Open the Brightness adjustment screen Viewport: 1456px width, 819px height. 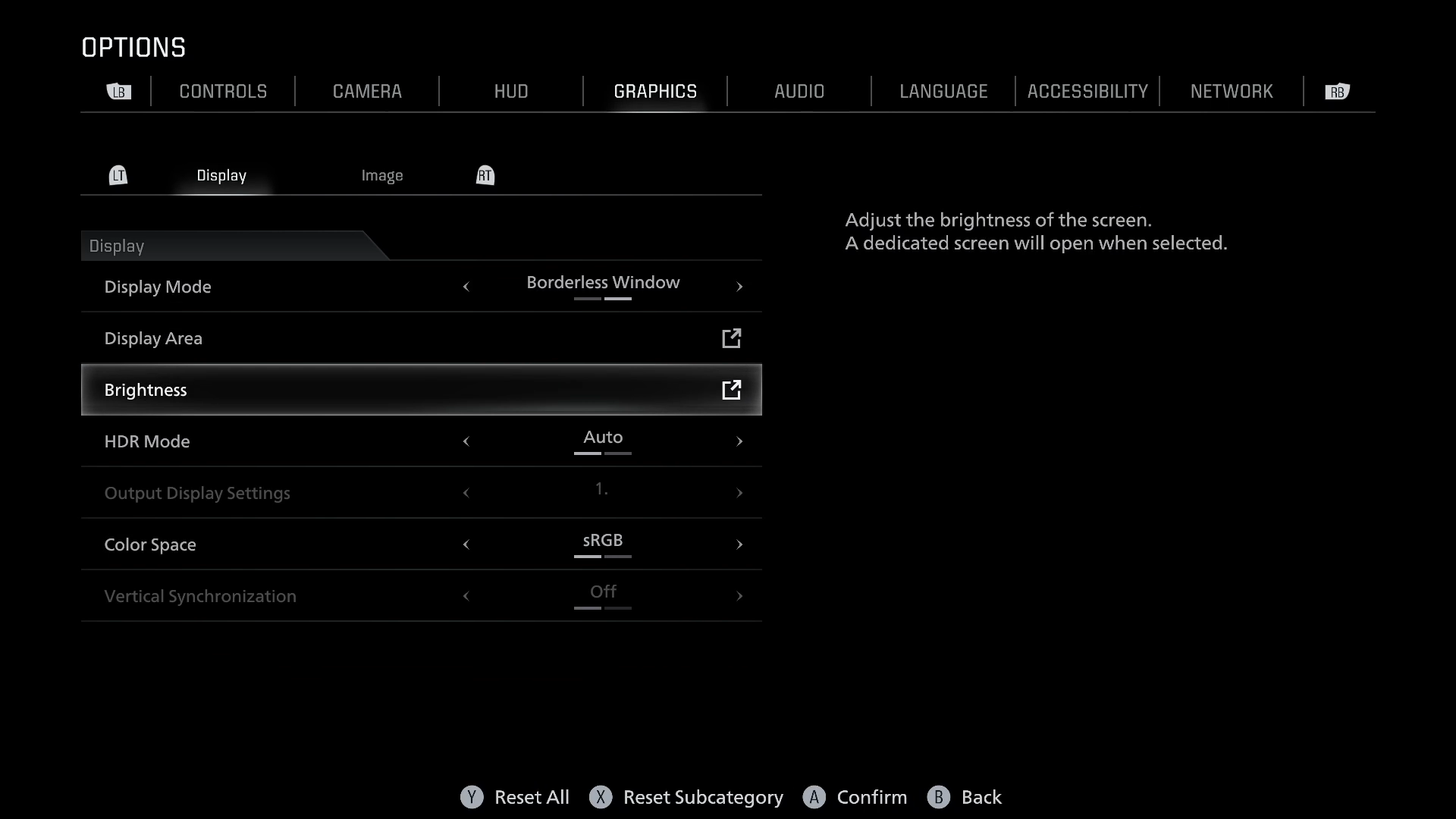(x=421, y=390)
